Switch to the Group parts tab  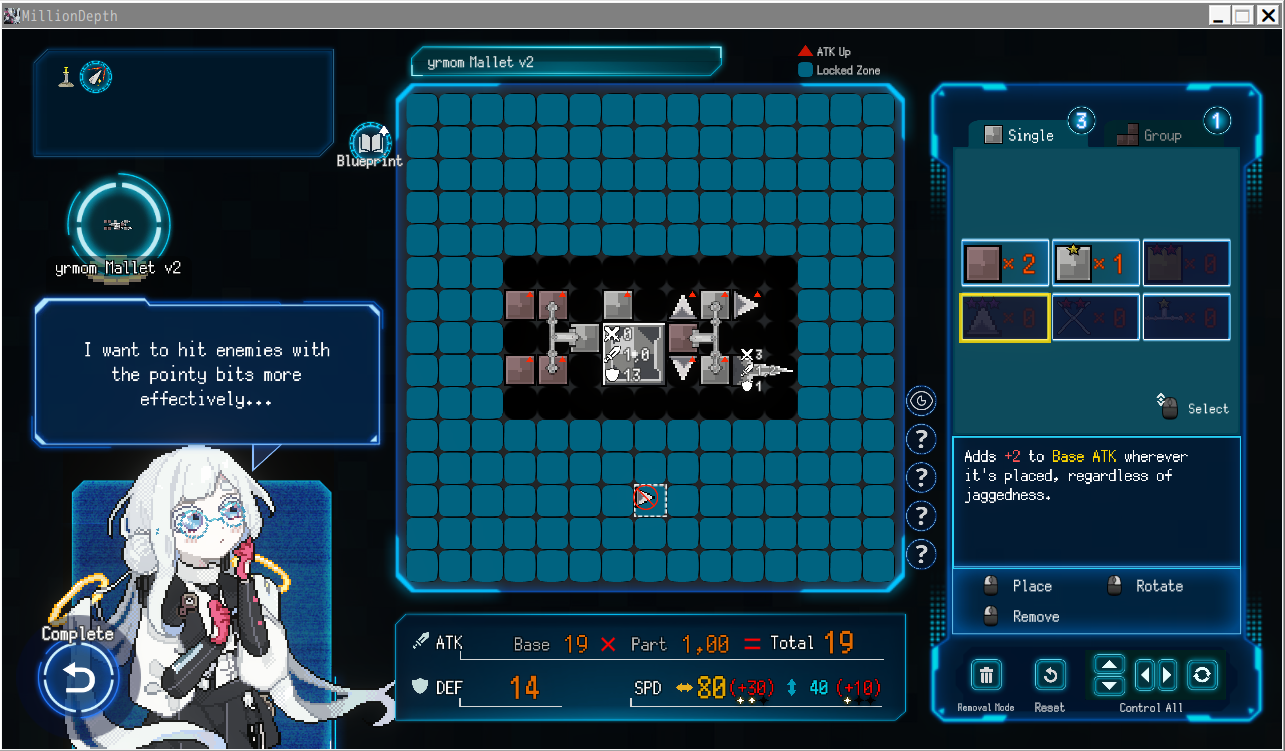1159,134
